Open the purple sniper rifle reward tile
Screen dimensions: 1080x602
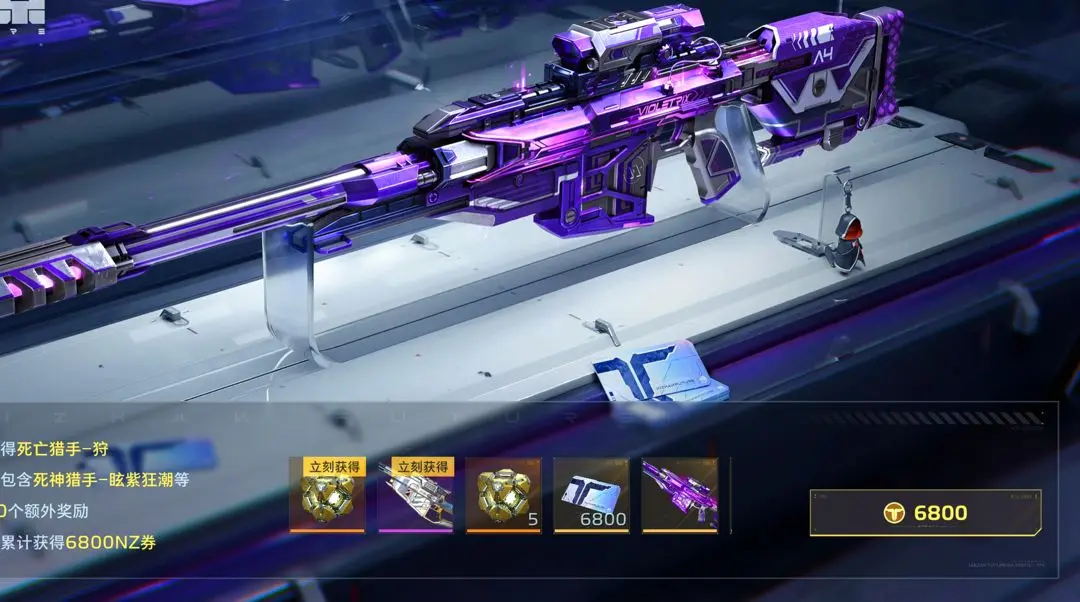pos(679,495)
